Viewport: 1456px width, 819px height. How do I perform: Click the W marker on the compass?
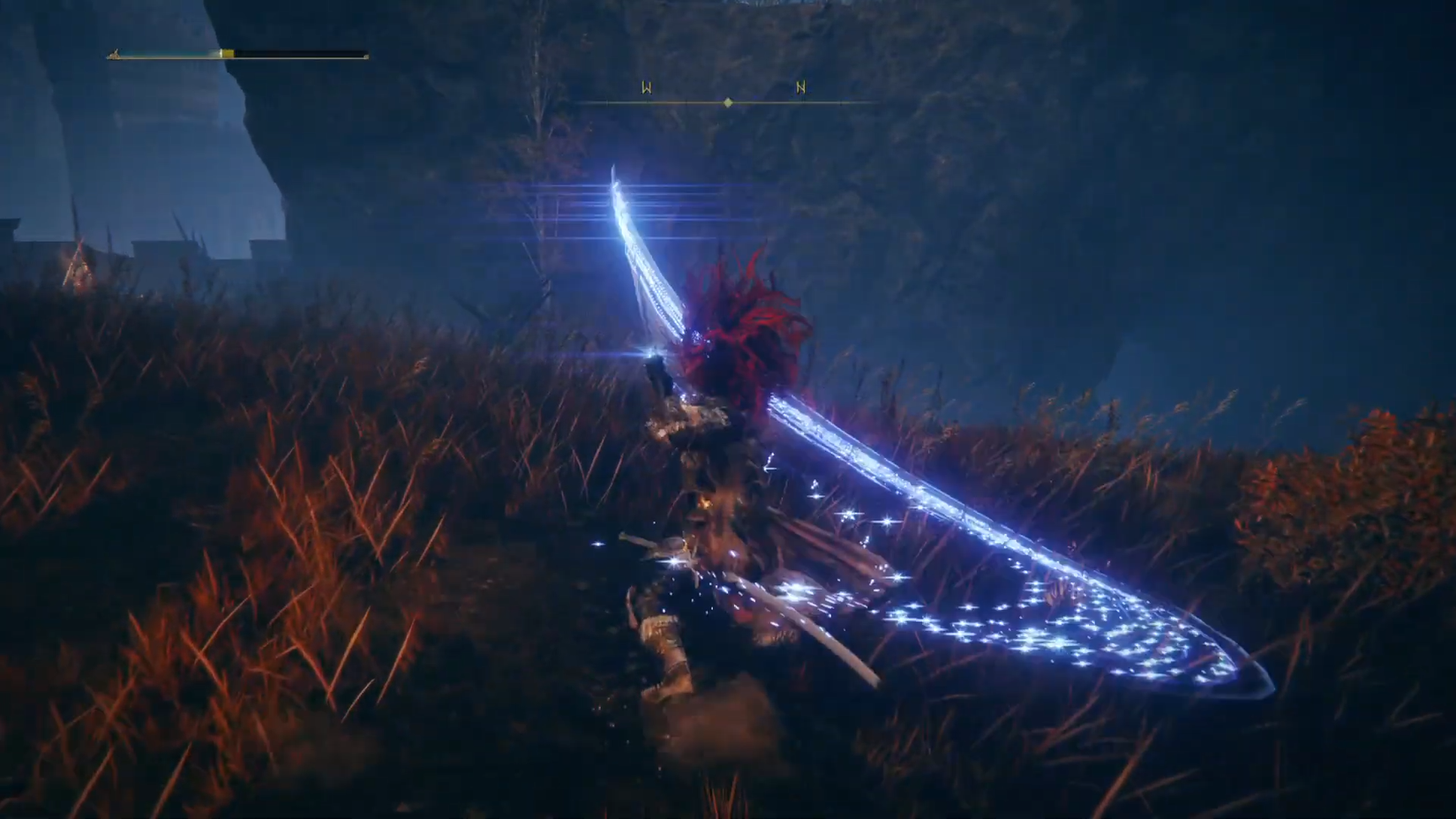647,86
